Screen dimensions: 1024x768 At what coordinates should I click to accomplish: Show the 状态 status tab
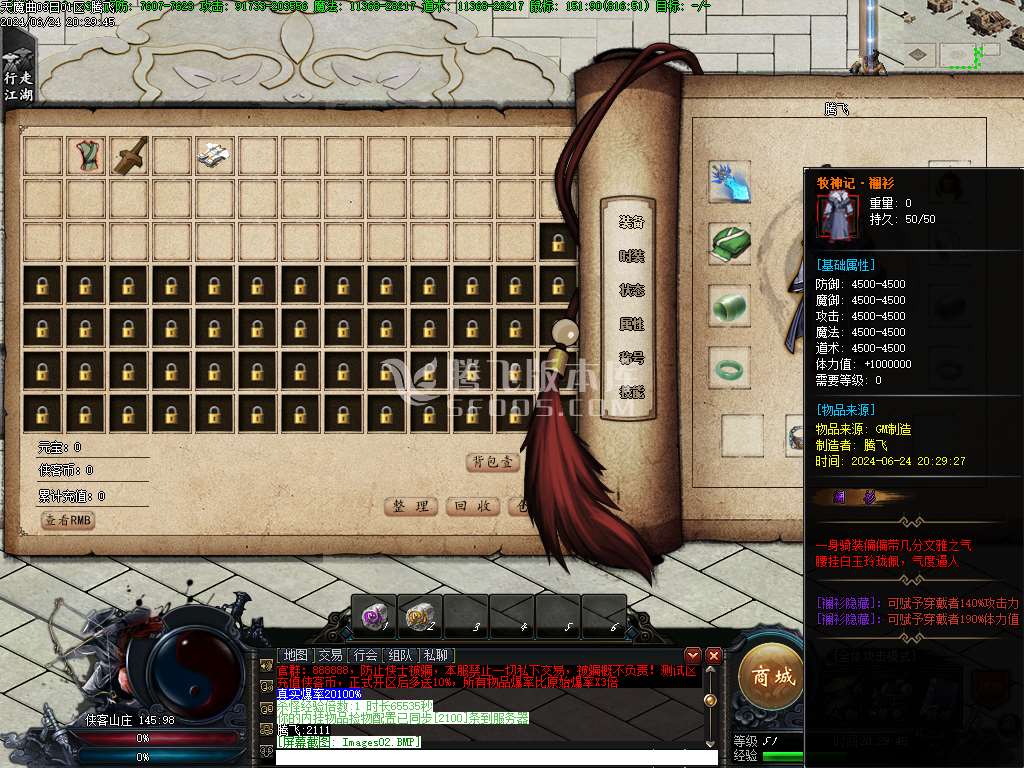coord(631,290)
